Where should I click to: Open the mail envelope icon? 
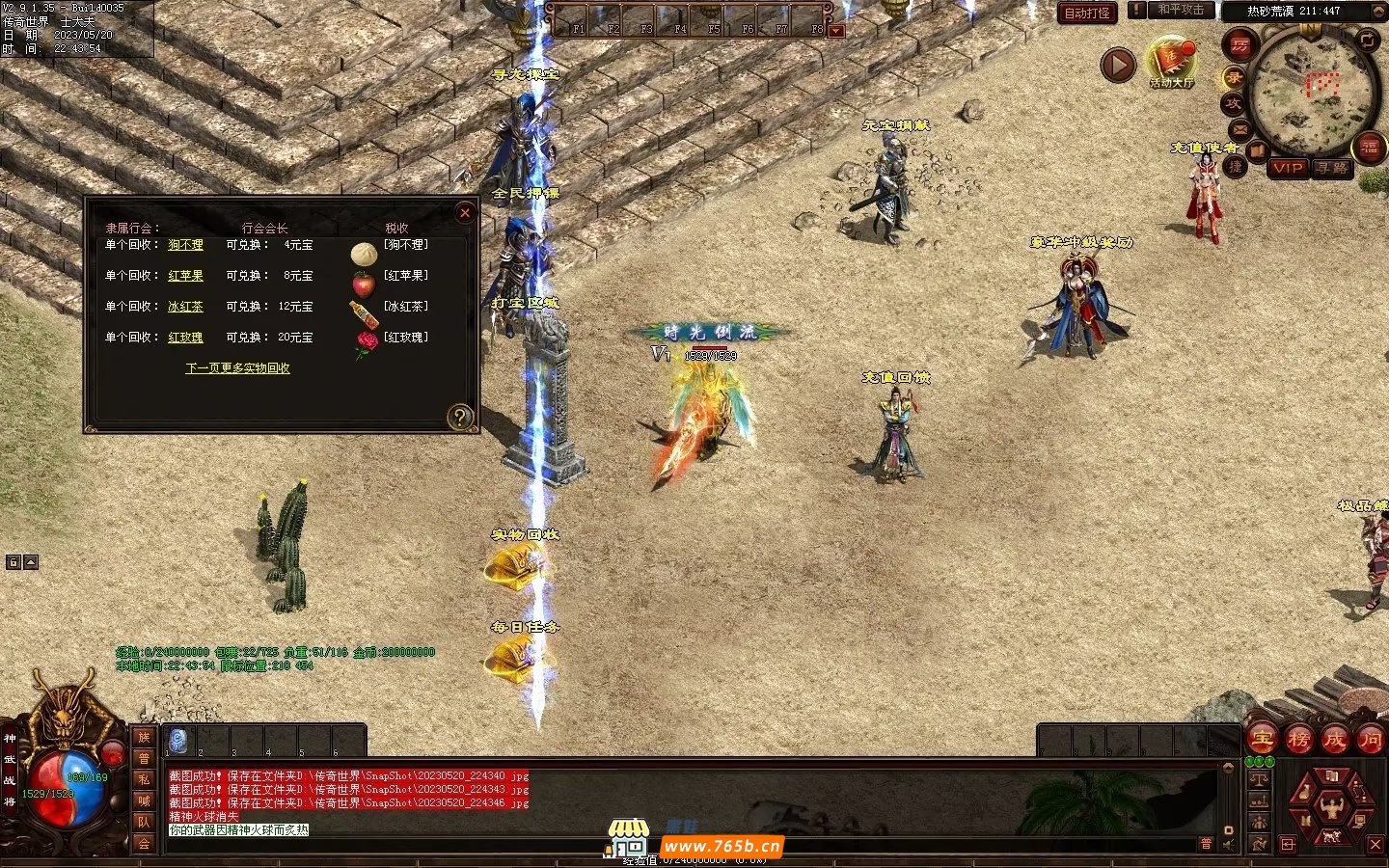point(1240,129)
